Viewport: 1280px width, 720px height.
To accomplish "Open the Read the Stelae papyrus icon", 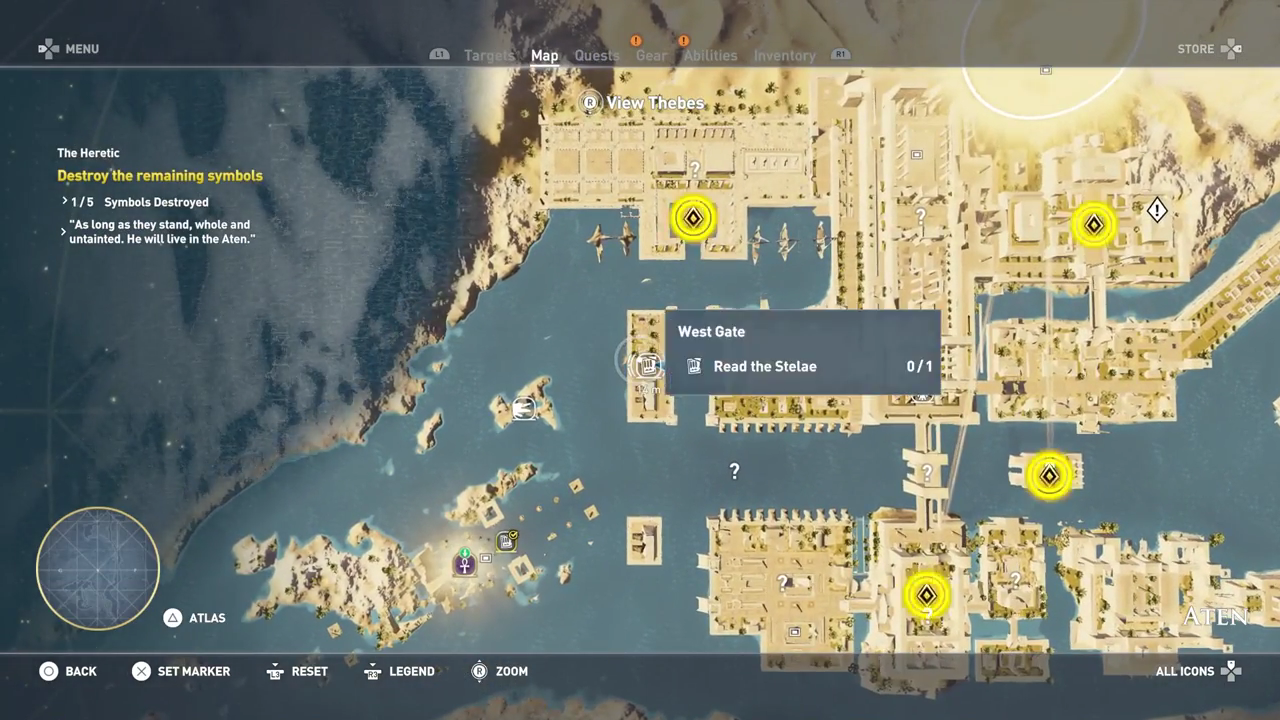I will point(694,366).
